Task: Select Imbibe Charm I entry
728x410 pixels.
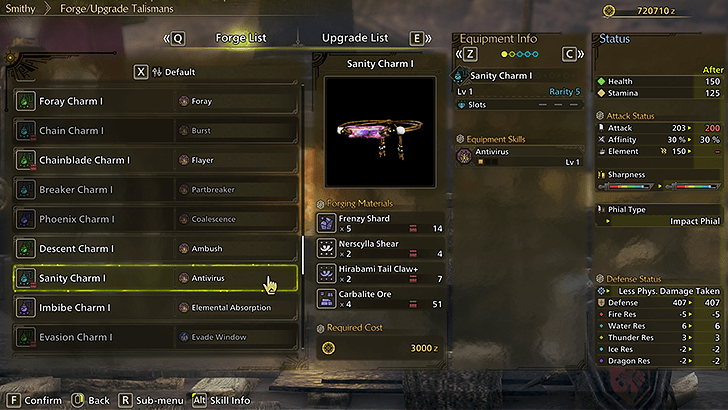Action: (155, 307)
